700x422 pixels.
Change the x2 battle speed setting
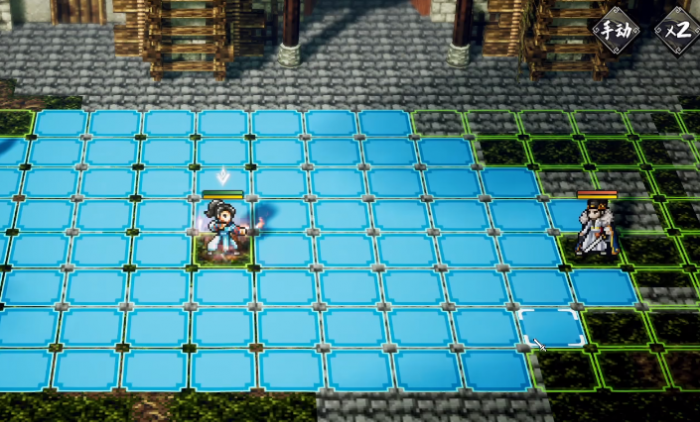(x=675, y=29)
